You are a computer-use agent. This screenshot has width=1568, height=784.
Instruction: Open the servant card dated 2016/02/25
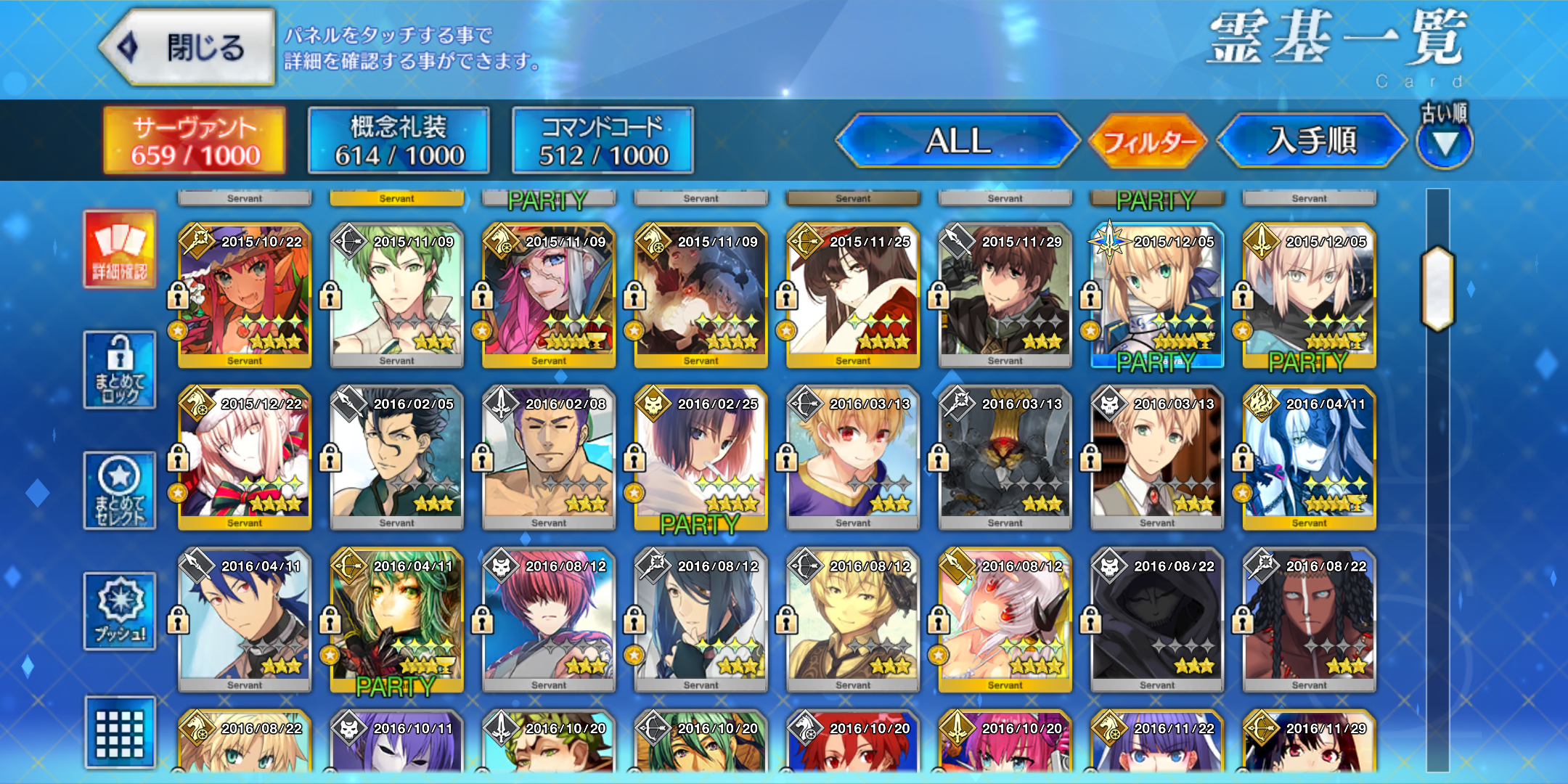pos(701,457)
